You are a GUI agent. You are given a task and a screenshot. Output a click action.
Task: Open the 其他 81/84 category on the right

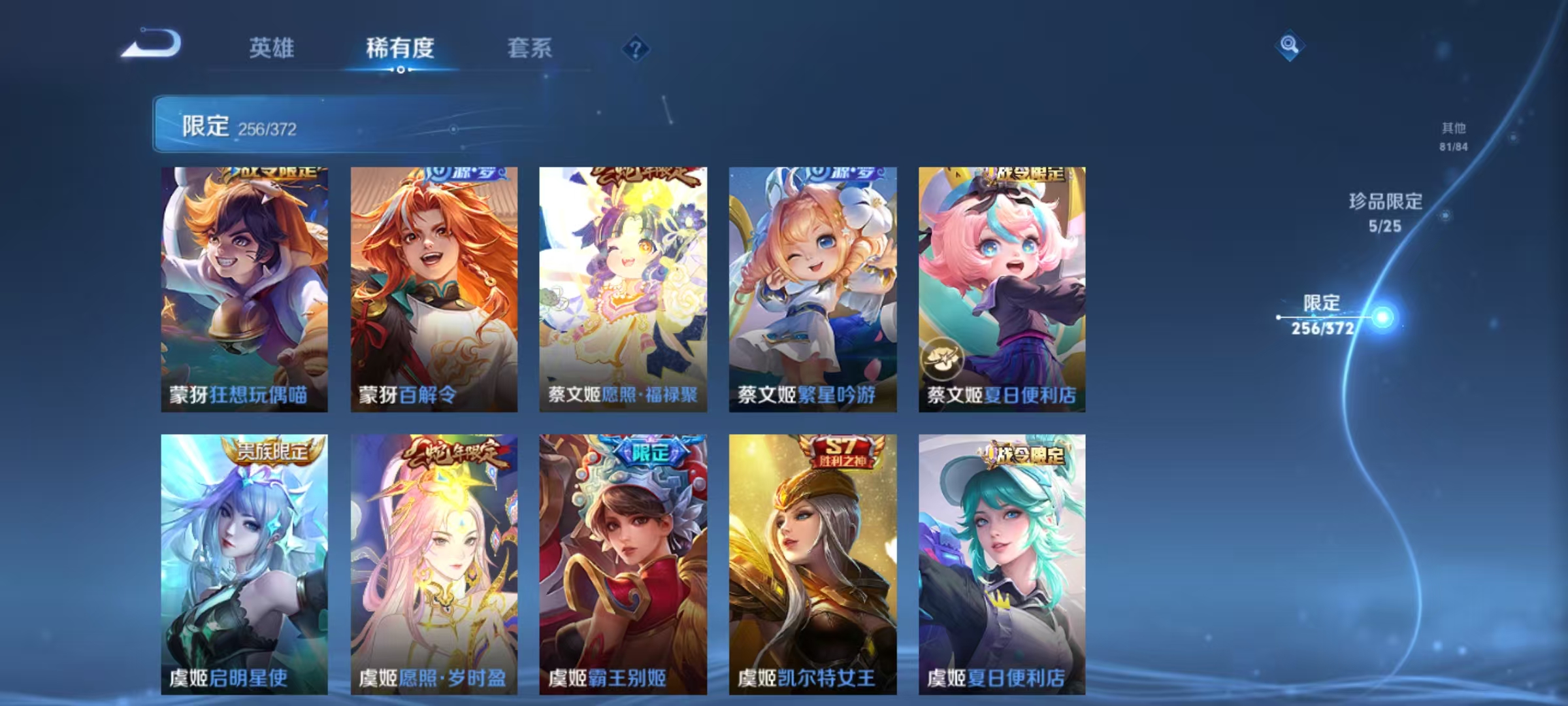[1453, 137]
